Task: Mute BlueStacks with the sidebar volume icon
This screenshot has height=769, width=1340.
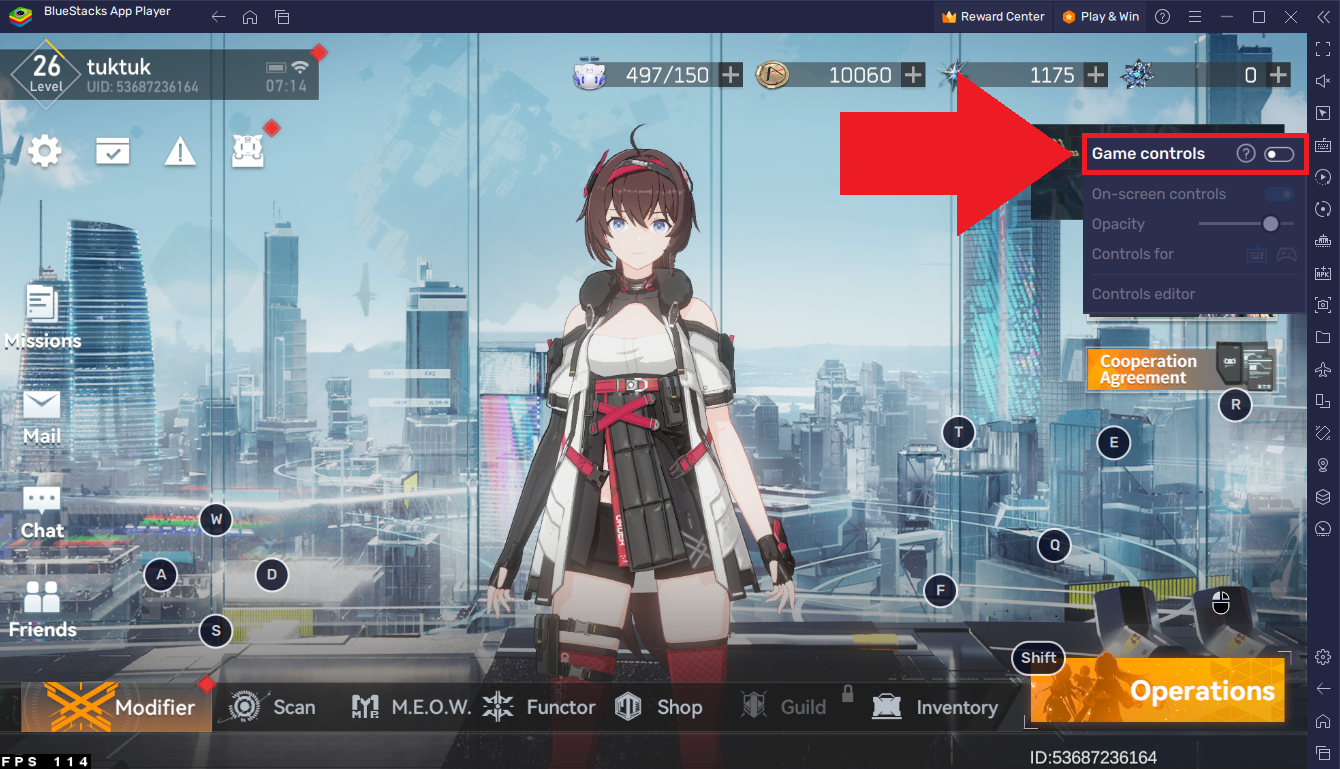Action: [x=1322, y=82]
